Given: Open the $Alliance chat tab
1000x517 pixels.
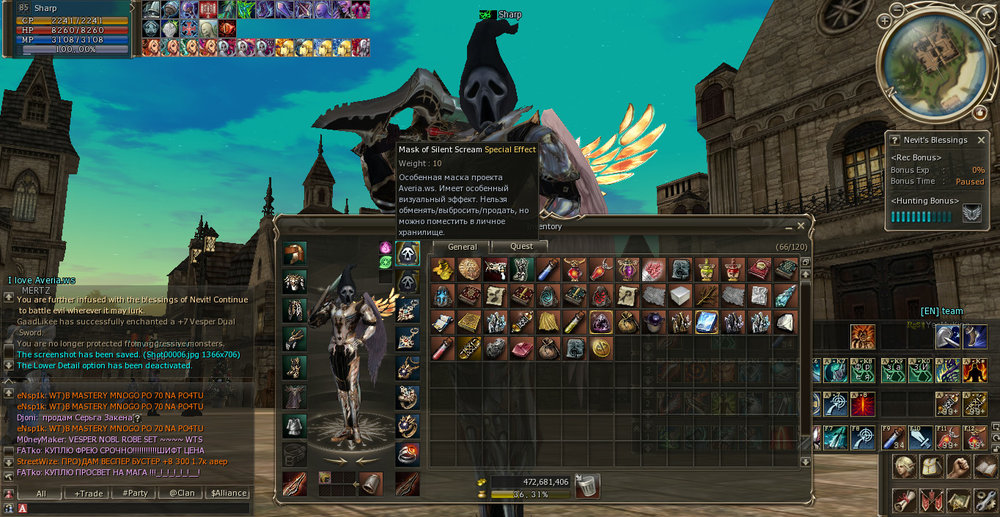Looking at the screenshot, I should (x=228, y=493).
